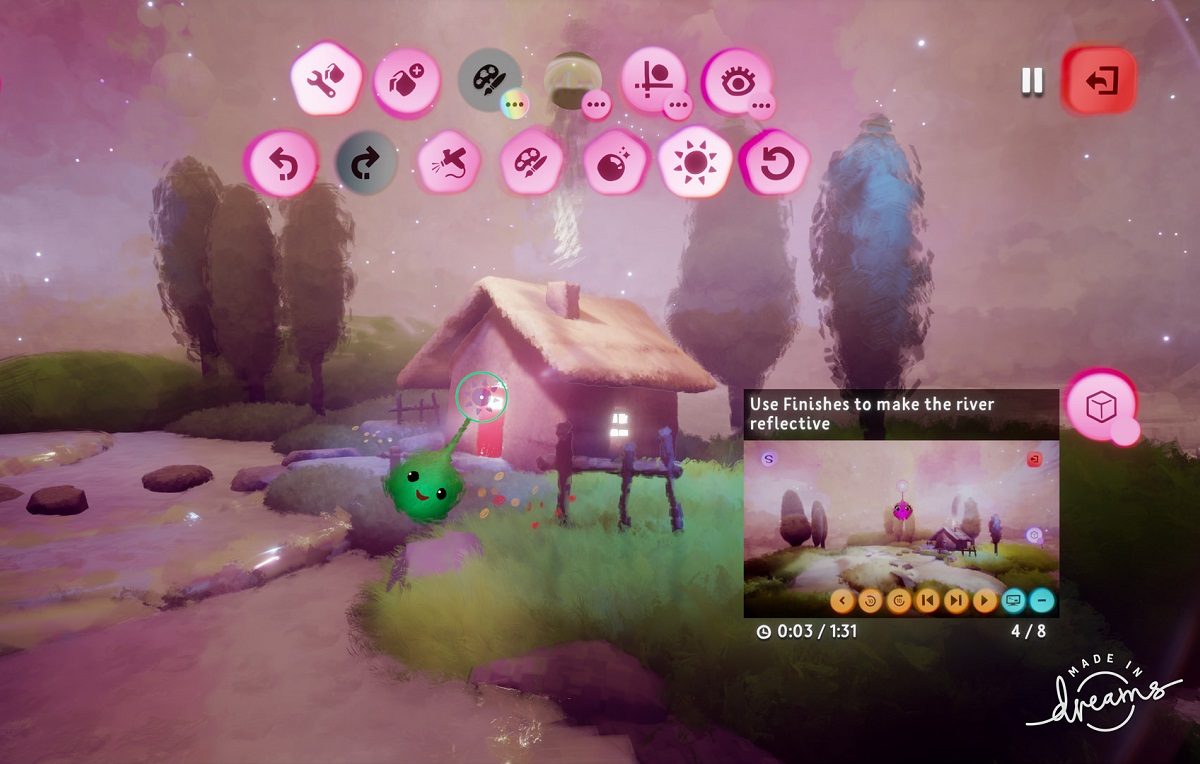Image resolution: width=1200 pixels, height=764 pixels.
Task: Open the grid and guides options
Action: pos(655,80)
